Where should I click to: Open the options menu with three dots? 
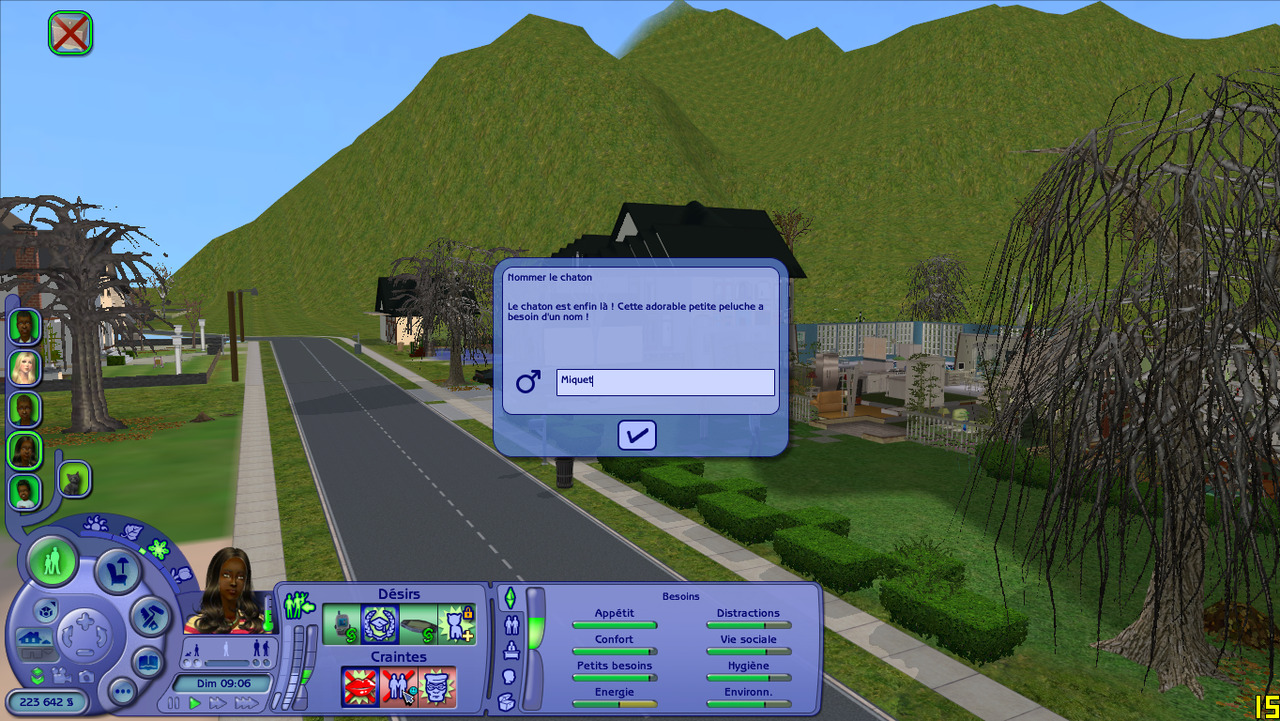123,691
